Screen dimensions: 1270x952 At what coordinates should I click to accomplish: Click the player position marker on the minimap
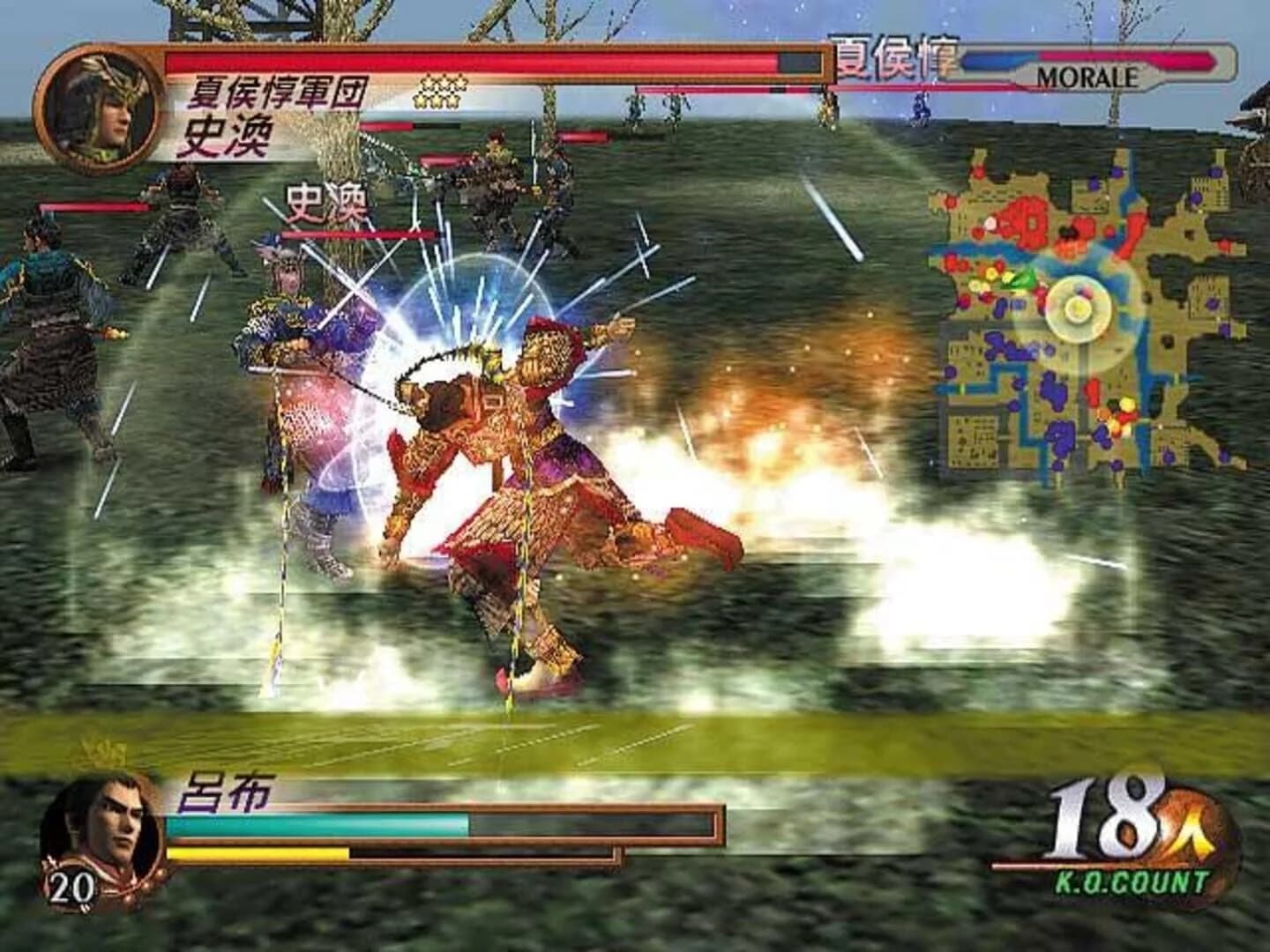[x=1078, y=307]
